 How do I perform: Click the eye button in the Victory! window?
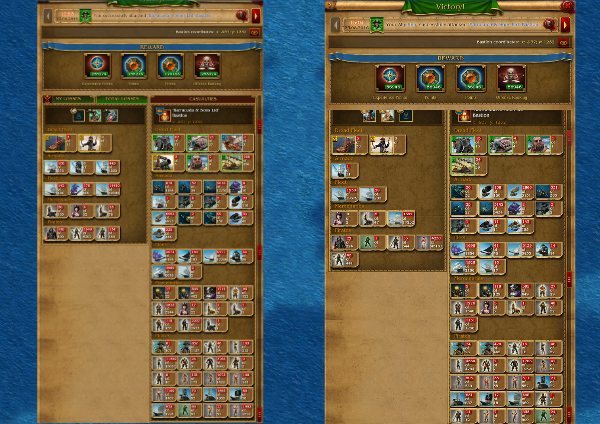pos(563,43)
